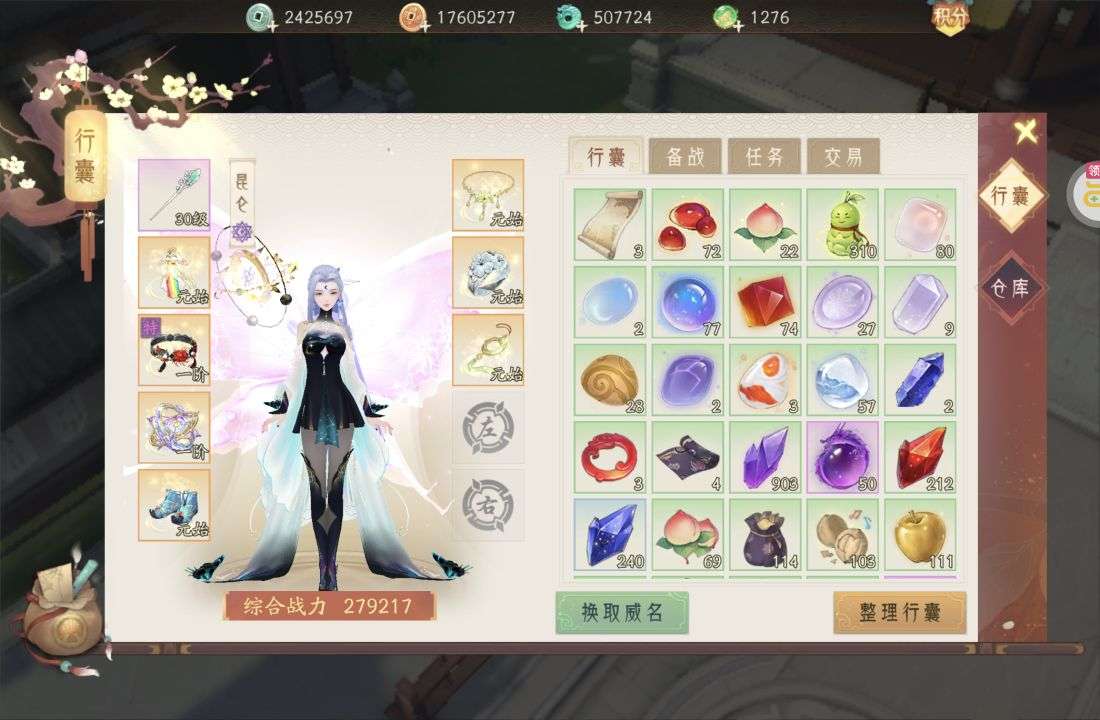The height and width of the screenshot is (720, 1100).
Task: Pick the purple dragon orb item
Action: pyautogui.click(x=843, y=457)
